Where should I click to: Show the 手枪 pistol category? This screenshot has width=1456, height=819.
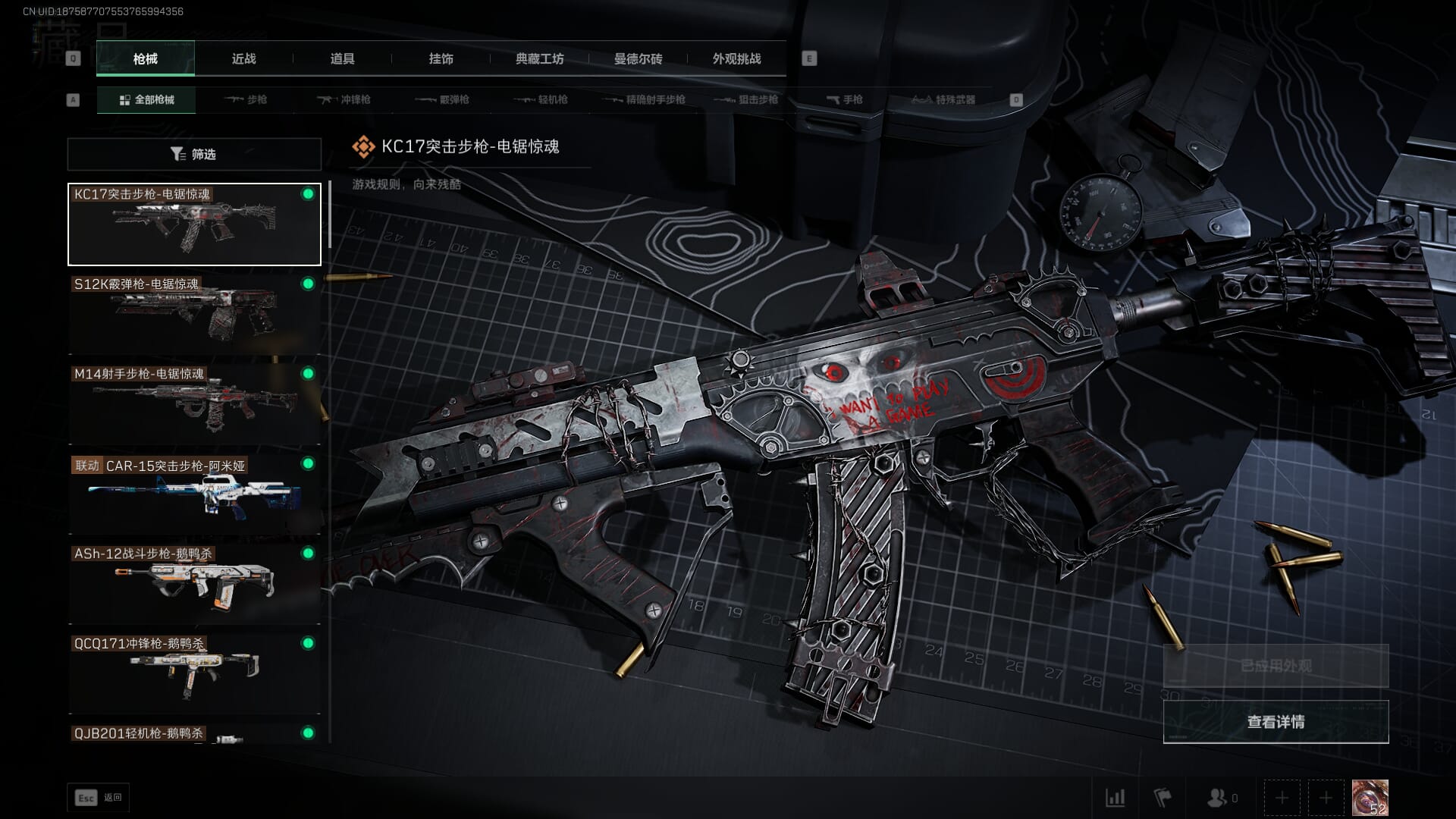point(844,99)
